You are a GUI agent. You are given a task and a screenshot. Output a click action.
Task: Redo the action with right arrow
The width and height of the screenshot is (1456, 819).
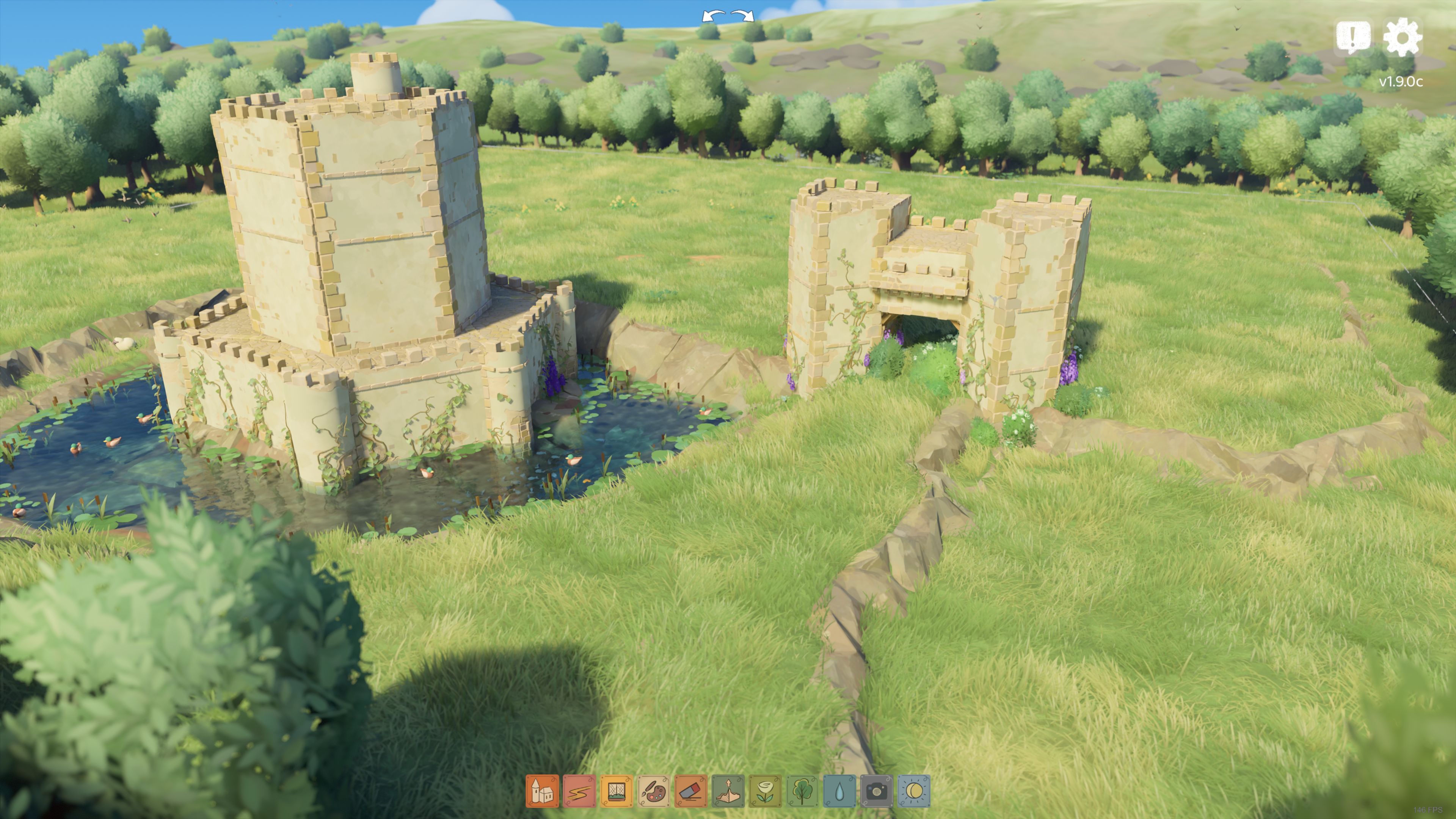pos(742,16)
